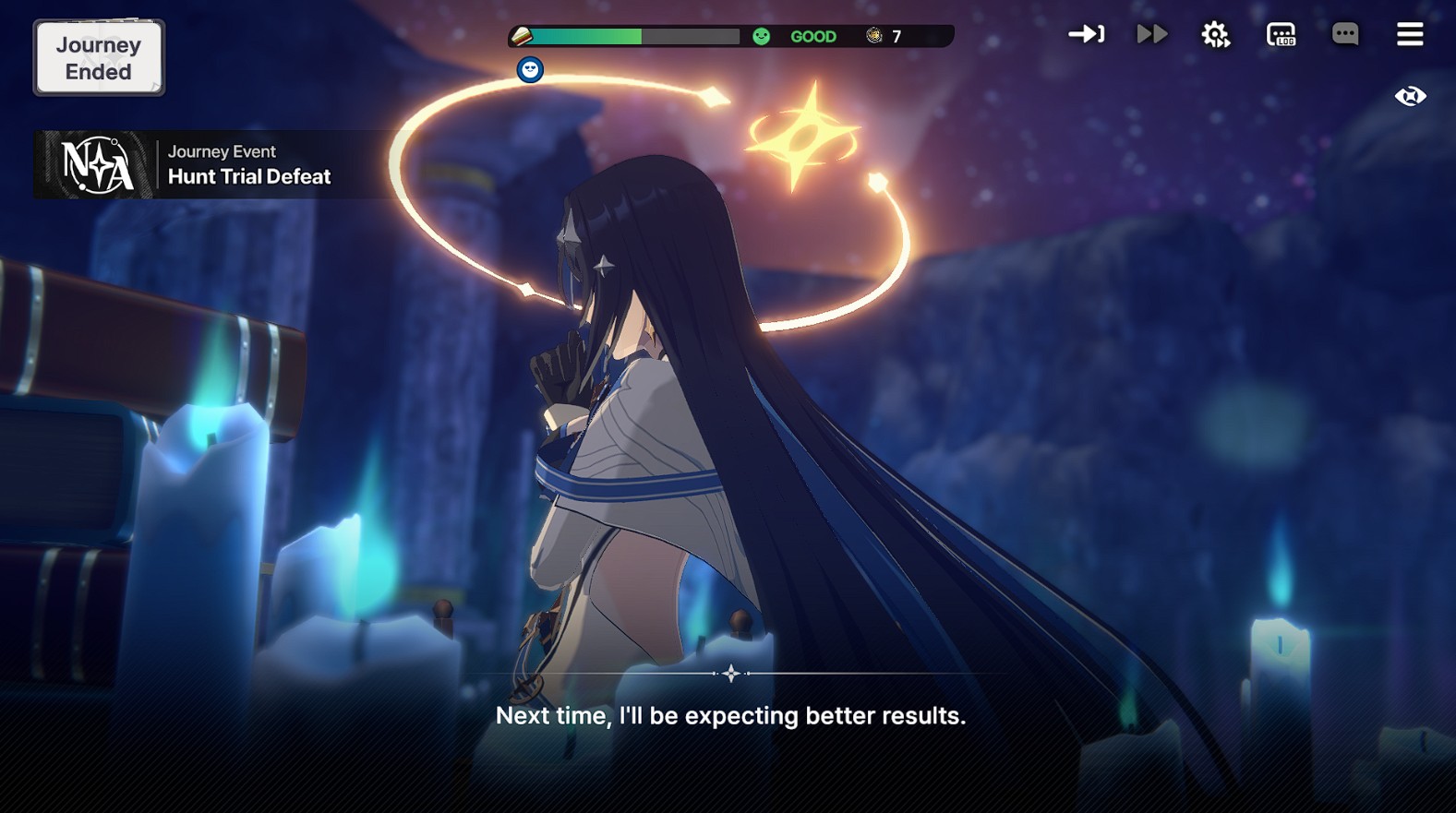Hide the interface with the eye icon
Viewport: 1456px width, 813px height.
tap(1410, 96)
